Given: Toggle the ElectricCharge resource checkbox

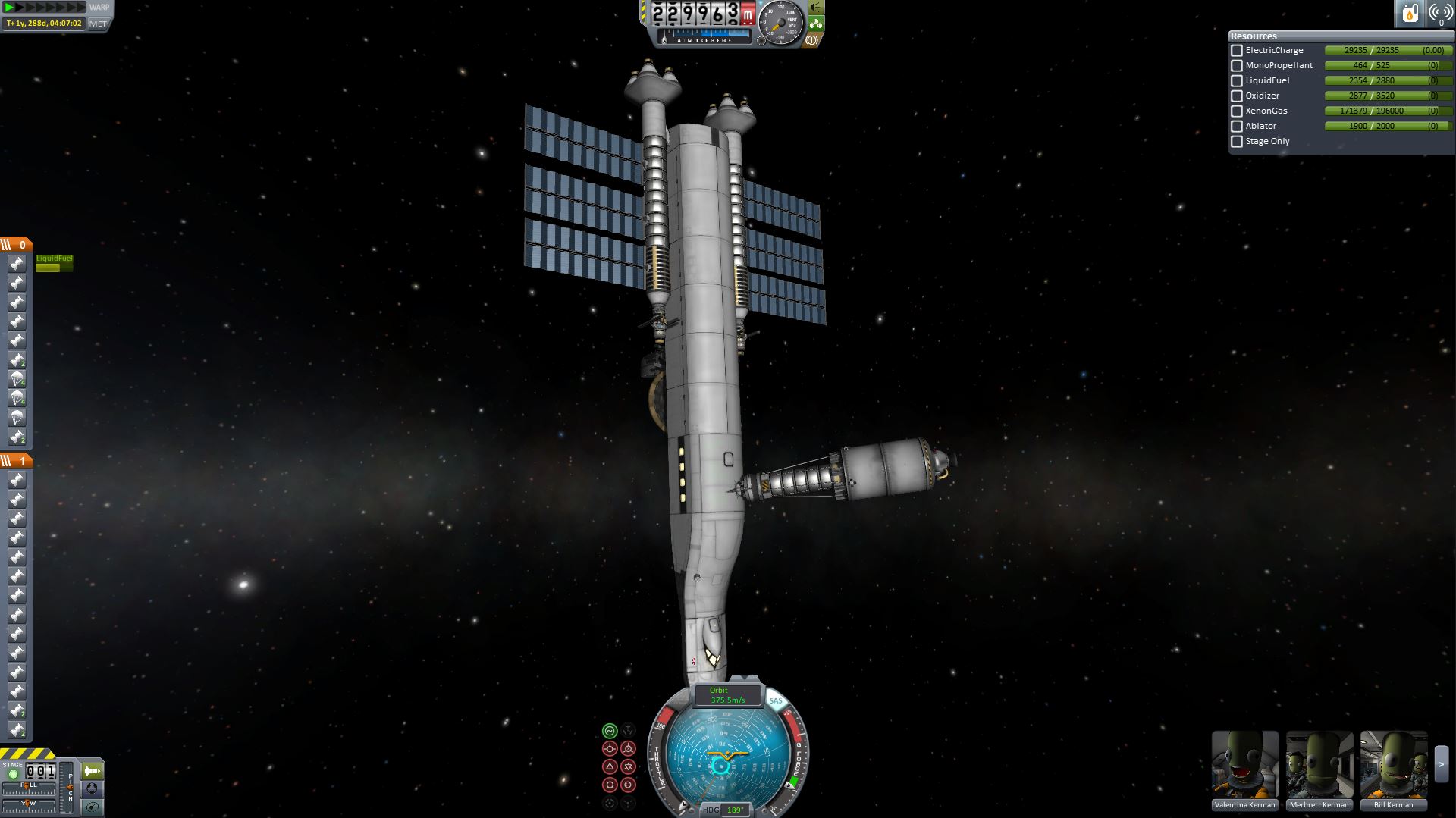Looking at the screenshot, I should [1237, 51].
